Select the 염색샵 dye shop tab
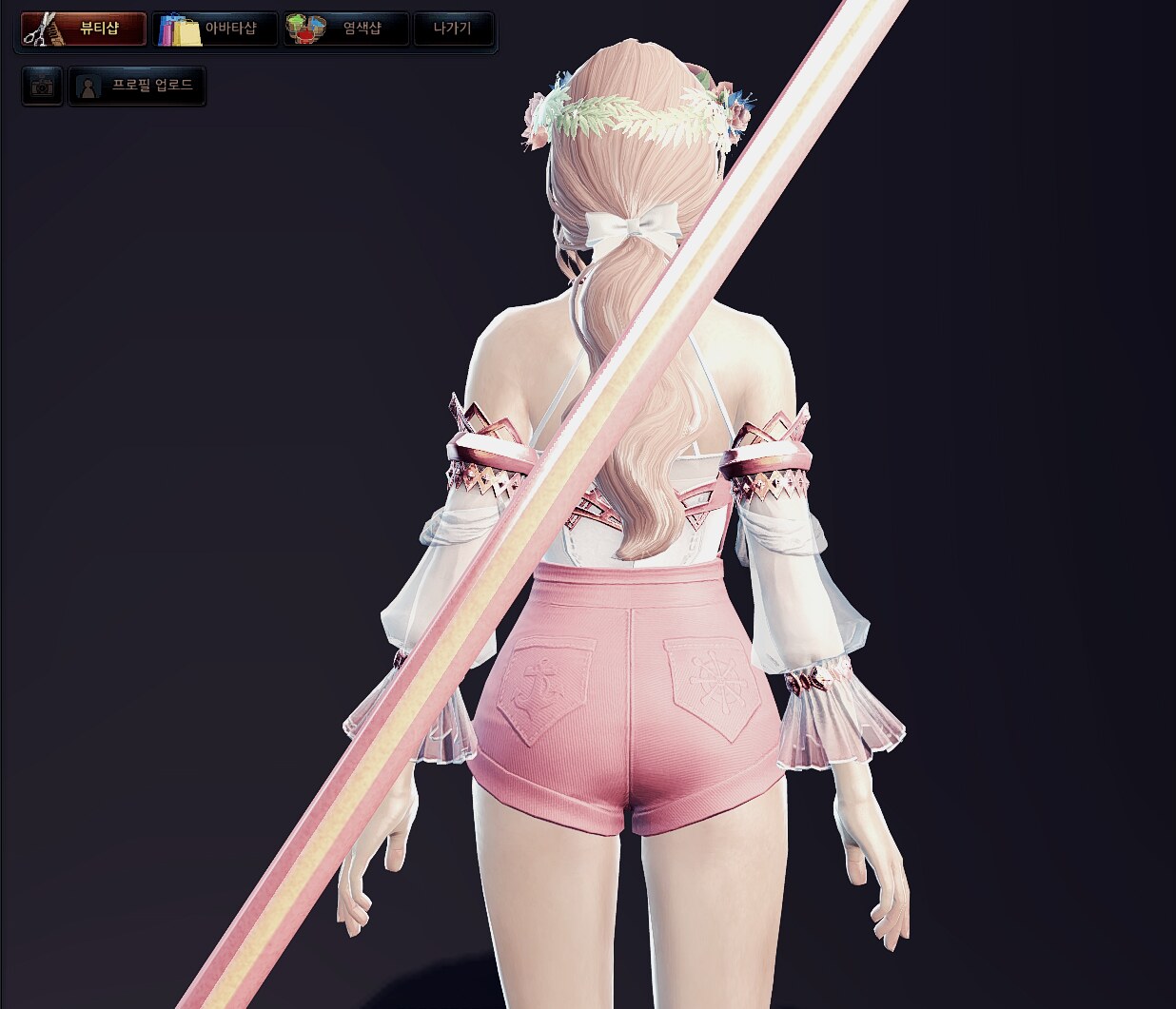Screen dimensions: 1176x1009 pyautogui.click(x=346, y=29)
